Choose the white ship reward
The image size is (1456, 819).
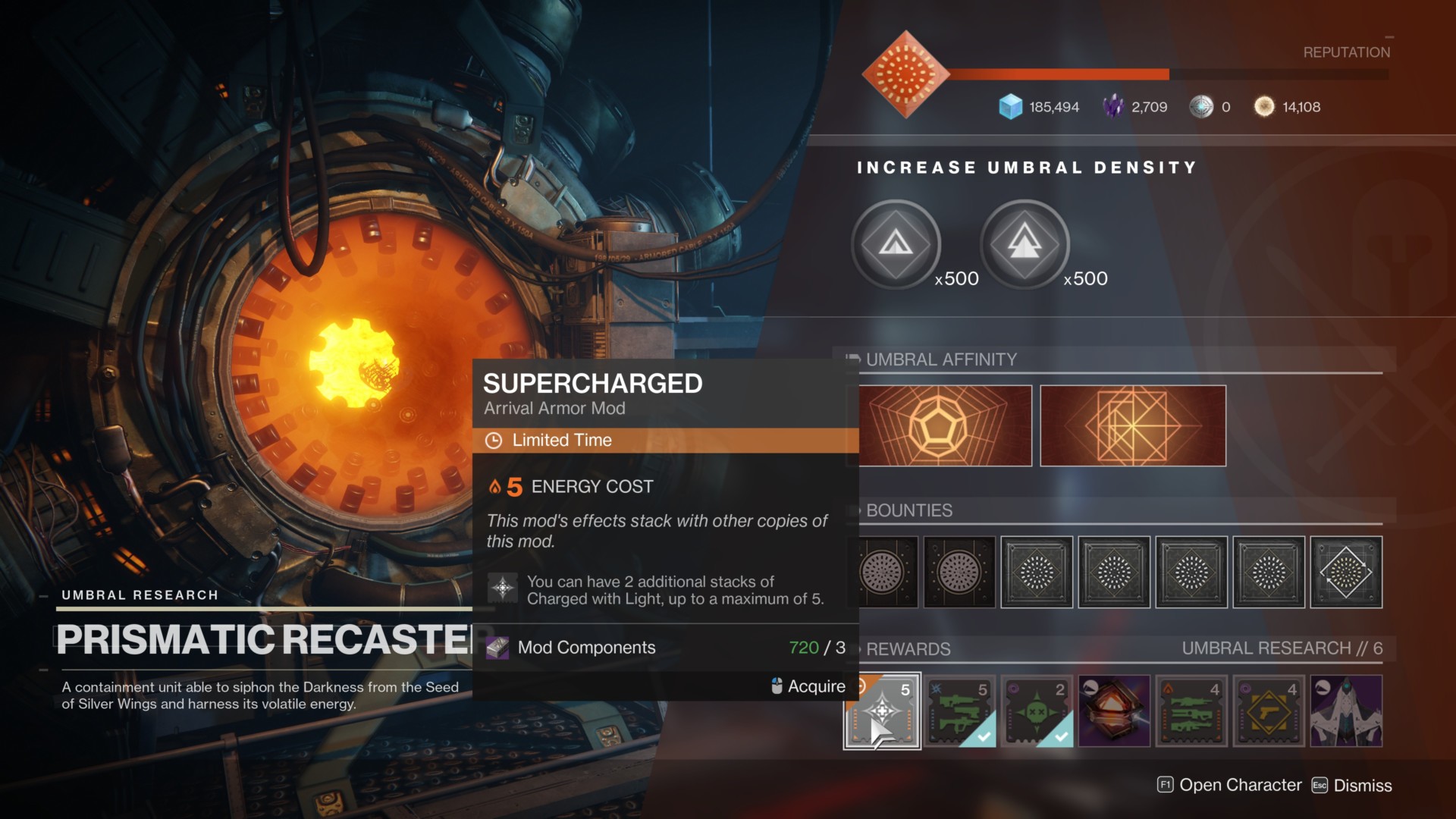(x=1346, y=711)
